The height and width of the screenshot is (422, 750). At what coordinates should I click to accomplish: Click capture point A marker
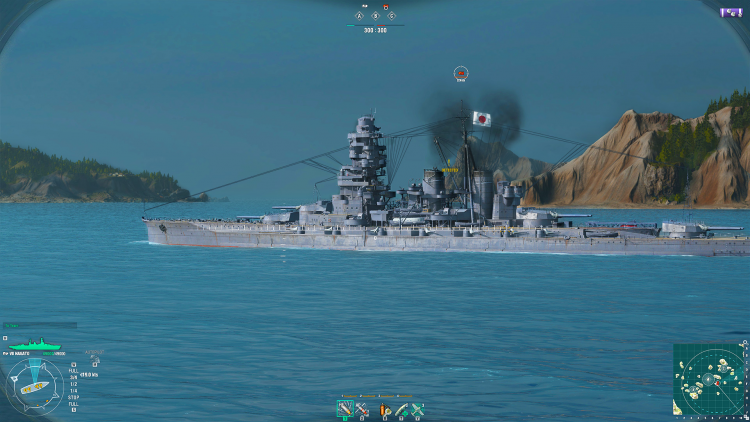tap(360, 16)
